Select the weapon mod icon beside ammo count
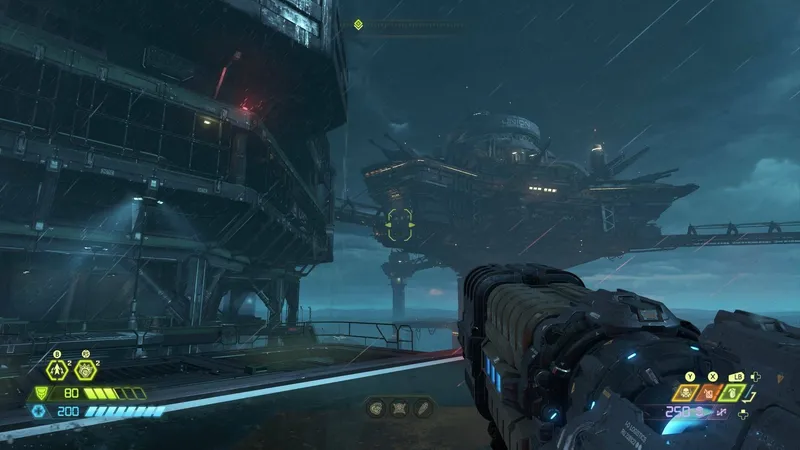Screen dimensions: 800x450 (x=722, y=413)
